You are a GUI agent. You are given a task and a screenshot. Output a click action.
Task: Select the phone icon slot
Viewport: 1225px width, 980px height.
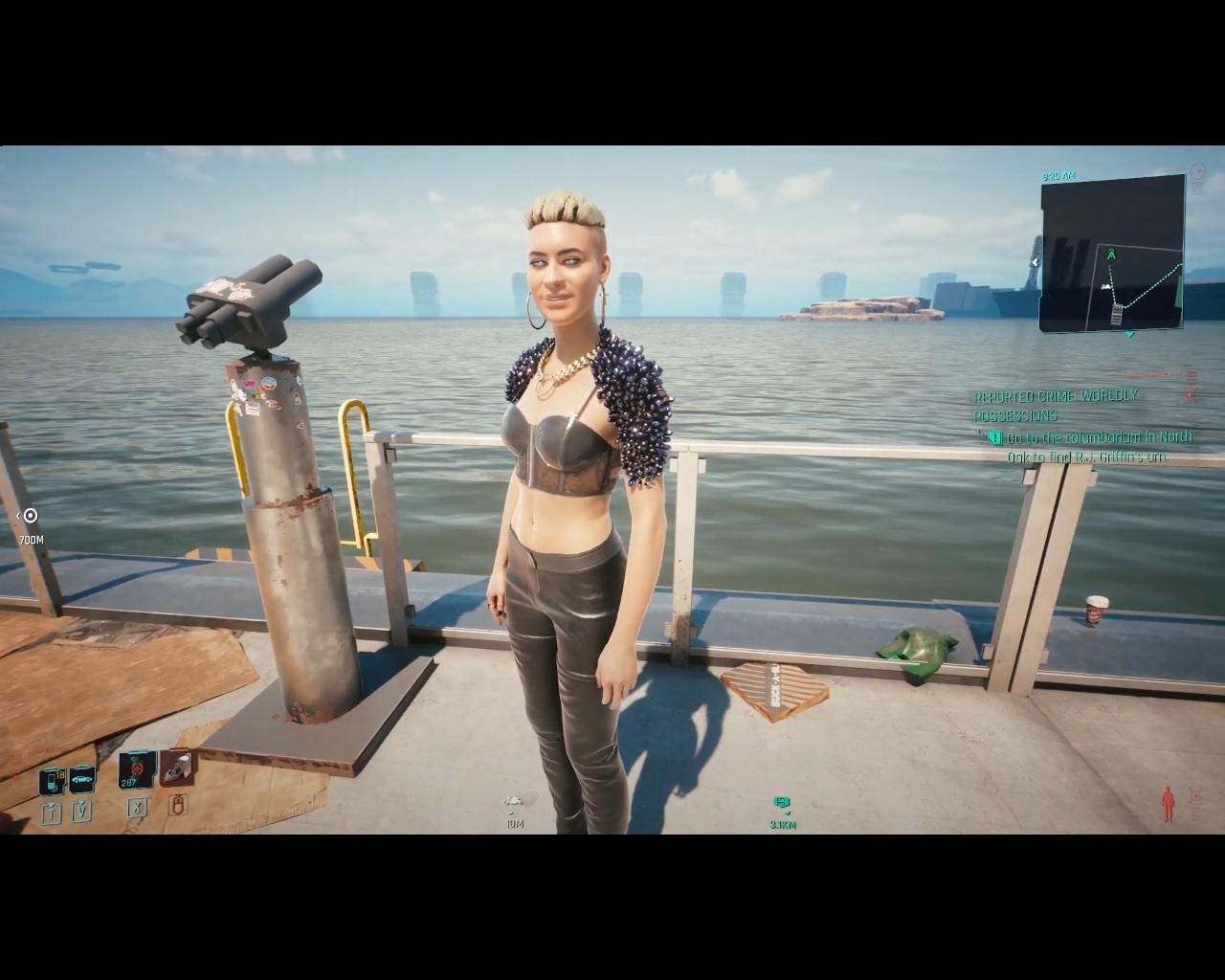coord(52,781)
